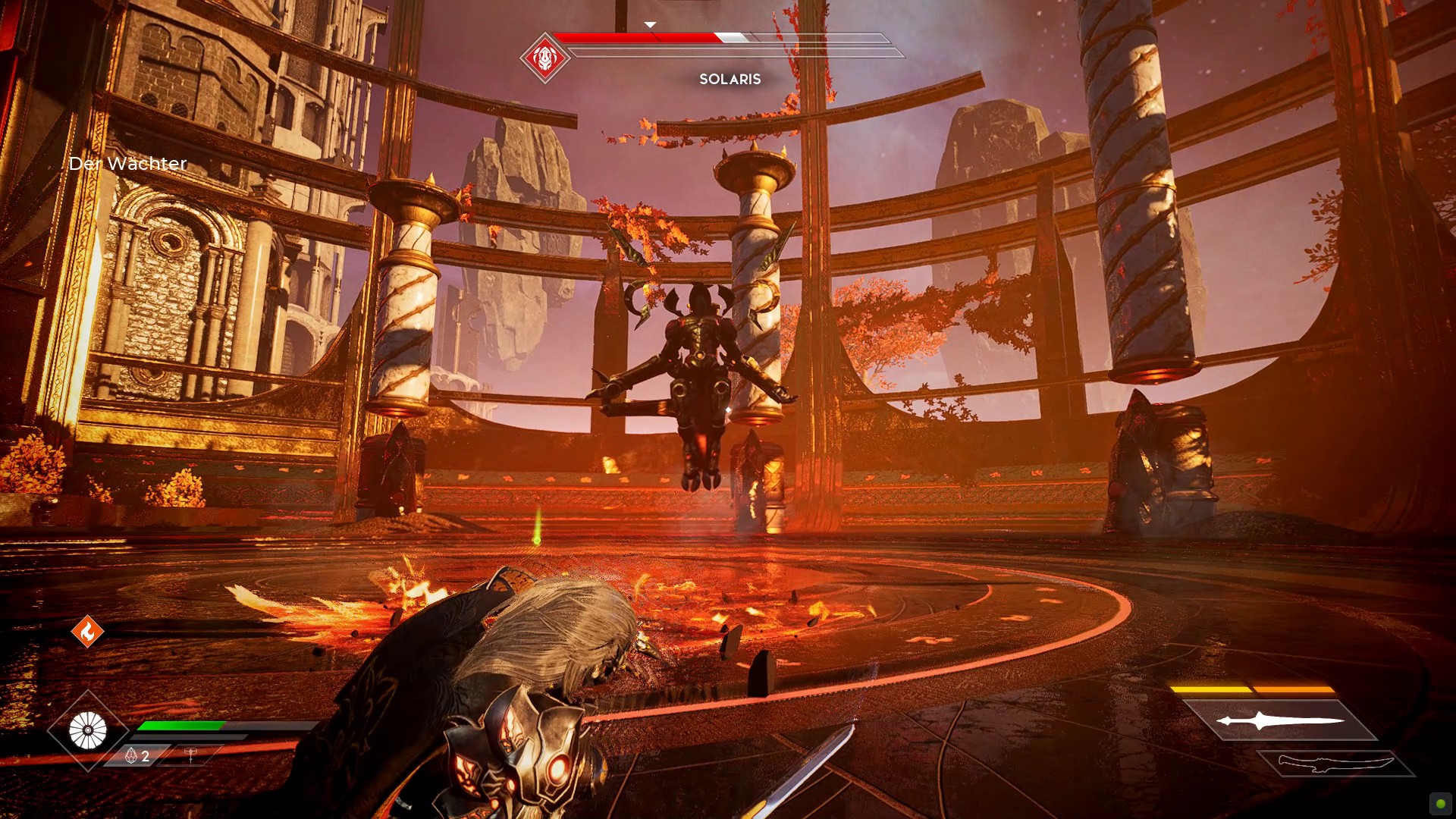Switch to the outlined secondary blade slot
The width and height of the screenshot is (1456, 819).
(x=1335, y=763)
